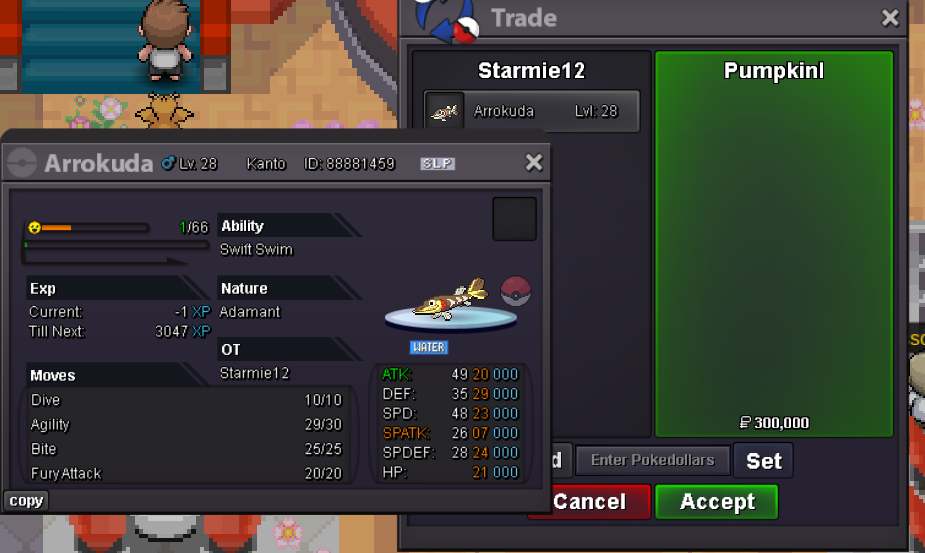Click the Set pokedollars button
The image size is (925, 553).
click(763, 461)
